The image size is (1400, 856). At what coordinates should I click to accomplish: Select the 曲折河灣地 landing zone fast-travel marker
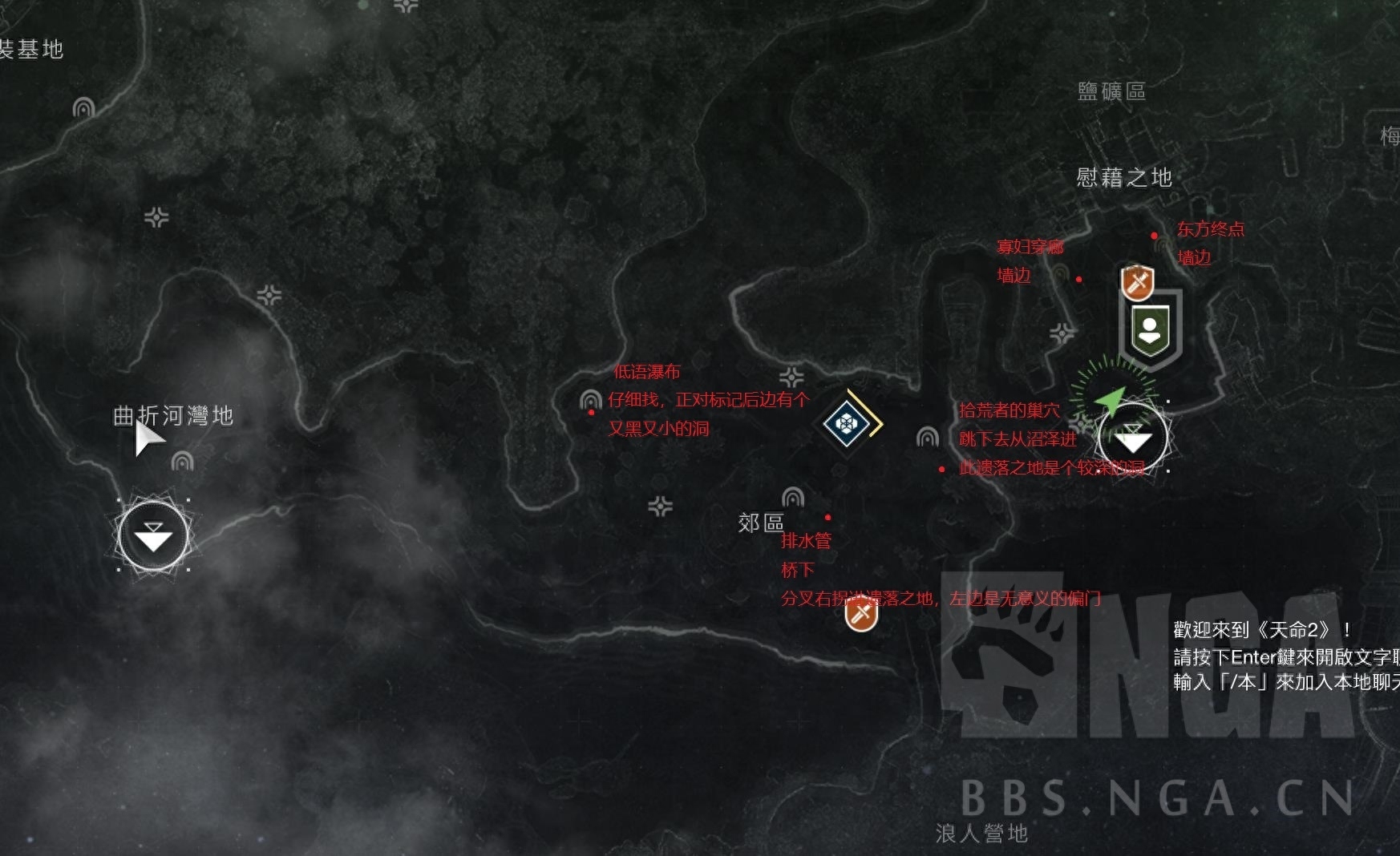(x=153, y=536)
